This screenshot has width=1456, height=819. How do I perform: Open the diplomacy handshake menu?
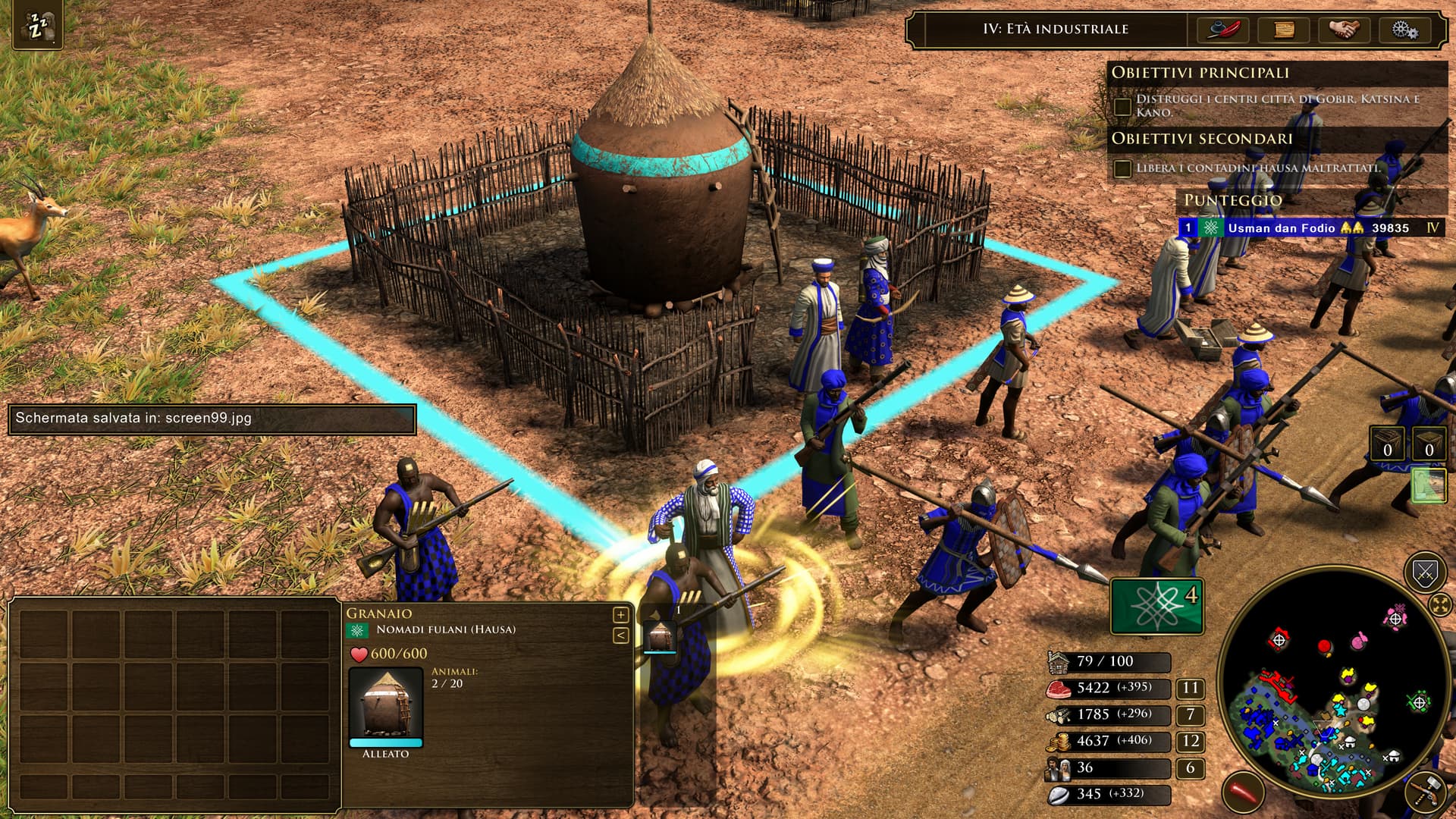coord(1344,30)
